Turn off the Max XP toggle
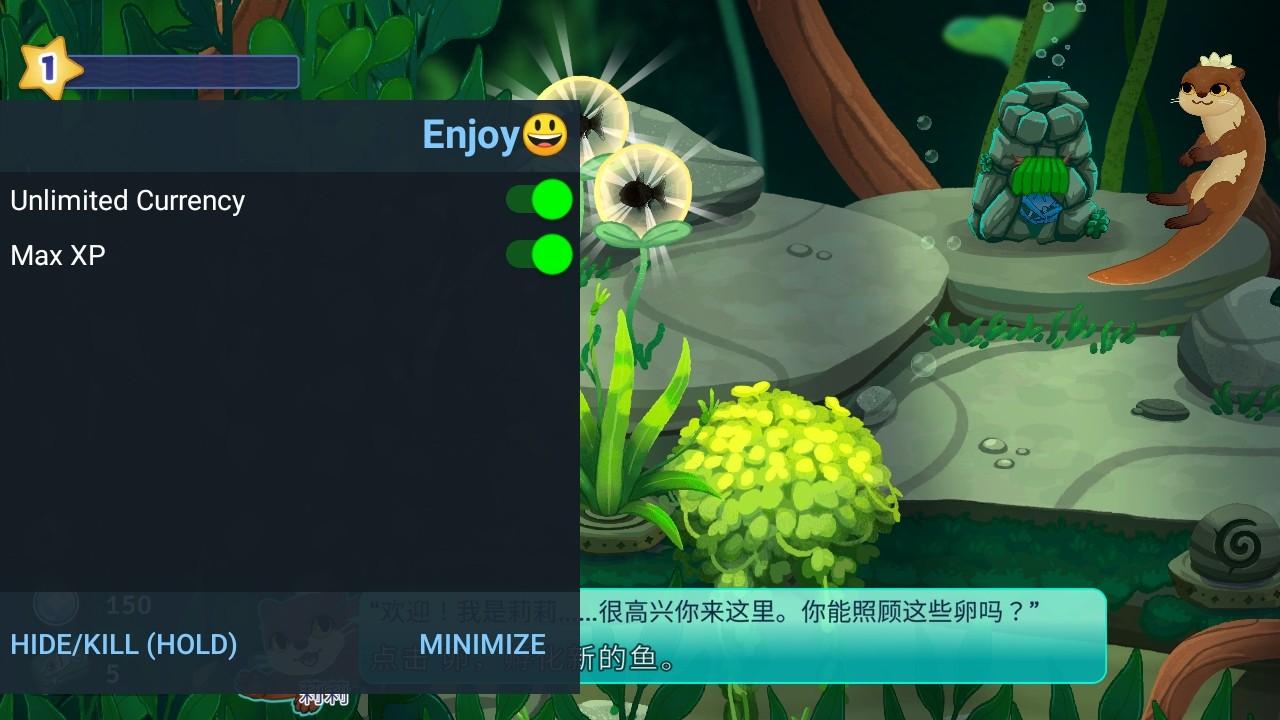The image size is (1280, 720). pyautogui.click(x=540, y=255)
